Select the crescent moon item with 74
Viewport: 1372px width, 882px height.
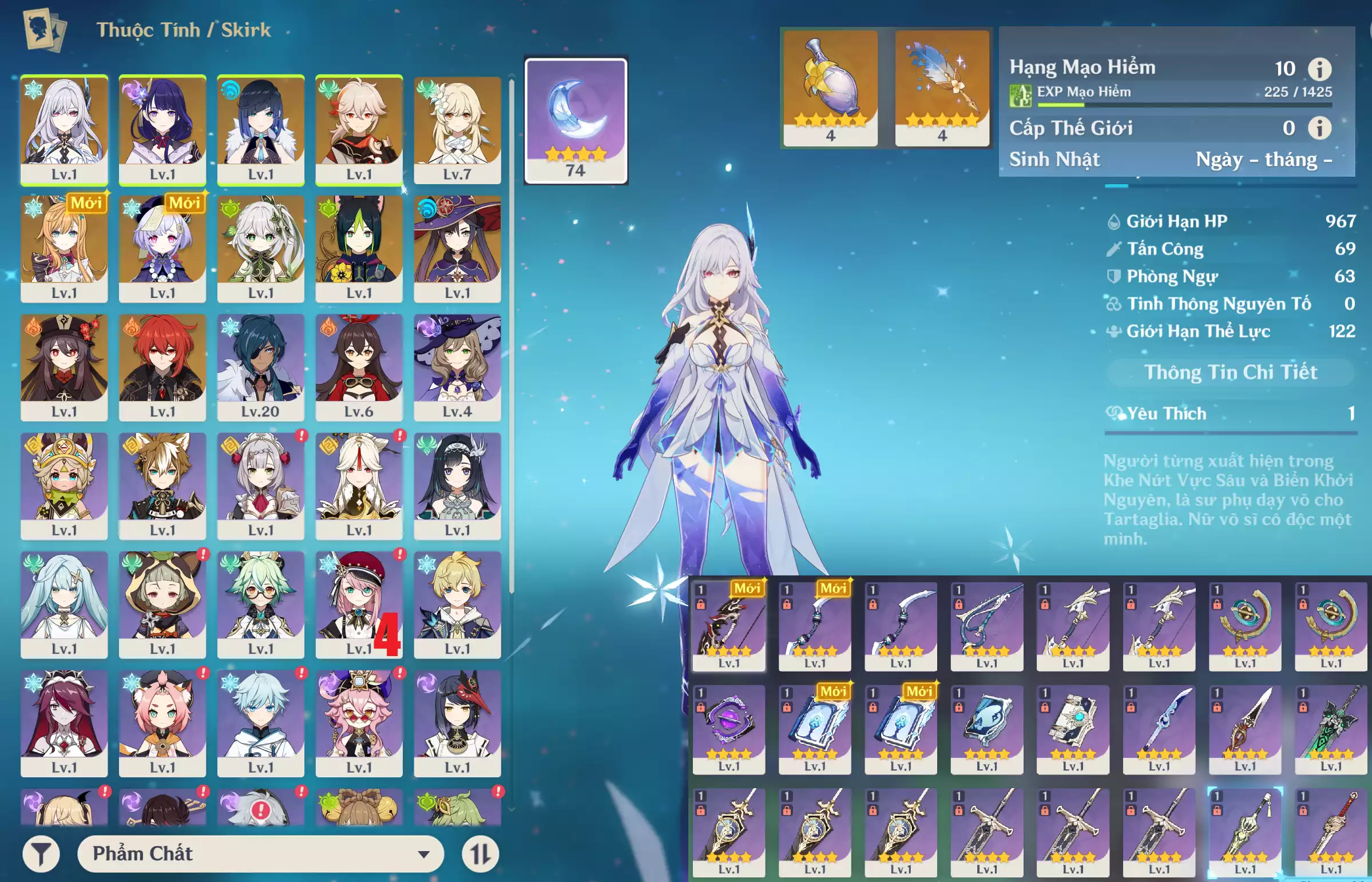576,120
